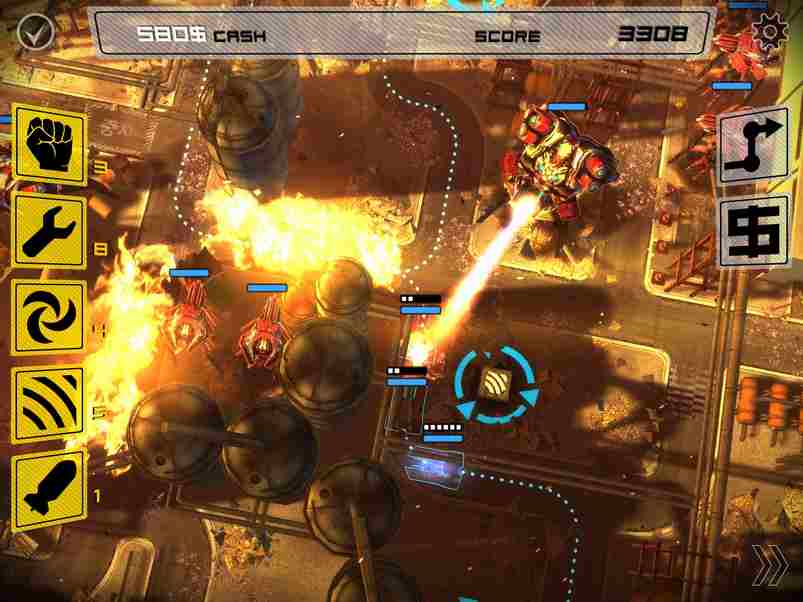Viewport: 803px width, 602px height.
Task: Activate the fist power-up ability
Action: [49, 143]
